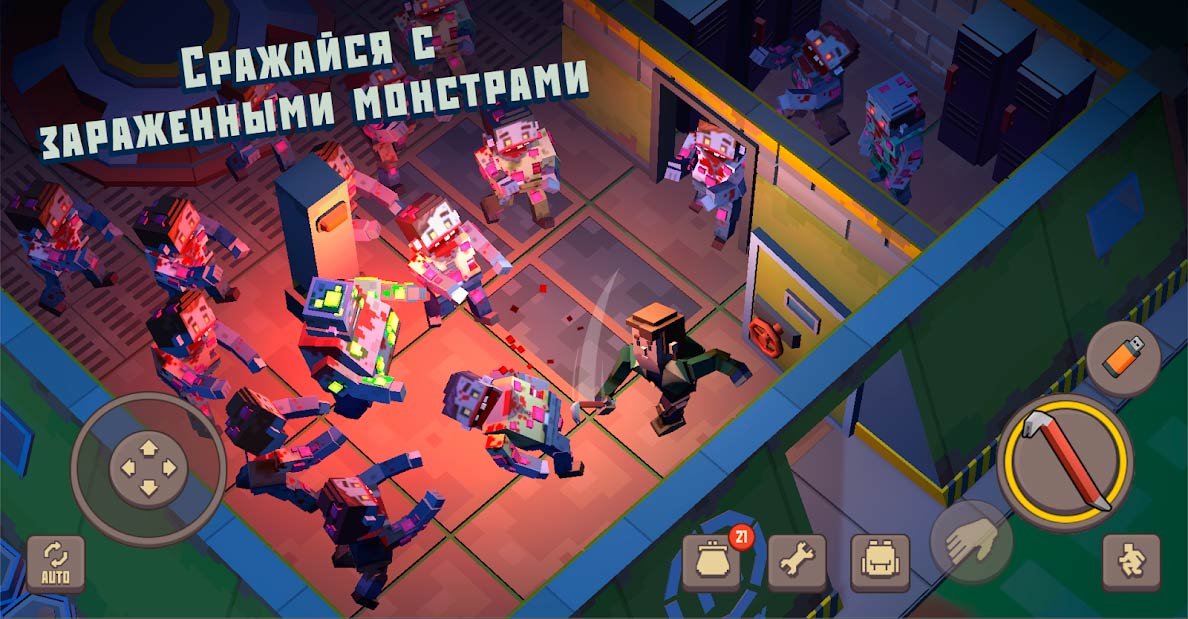The width and height of the screenshot is (1188, 619).
Task: Open the coin purse with 21 badge
Action: 712,563
